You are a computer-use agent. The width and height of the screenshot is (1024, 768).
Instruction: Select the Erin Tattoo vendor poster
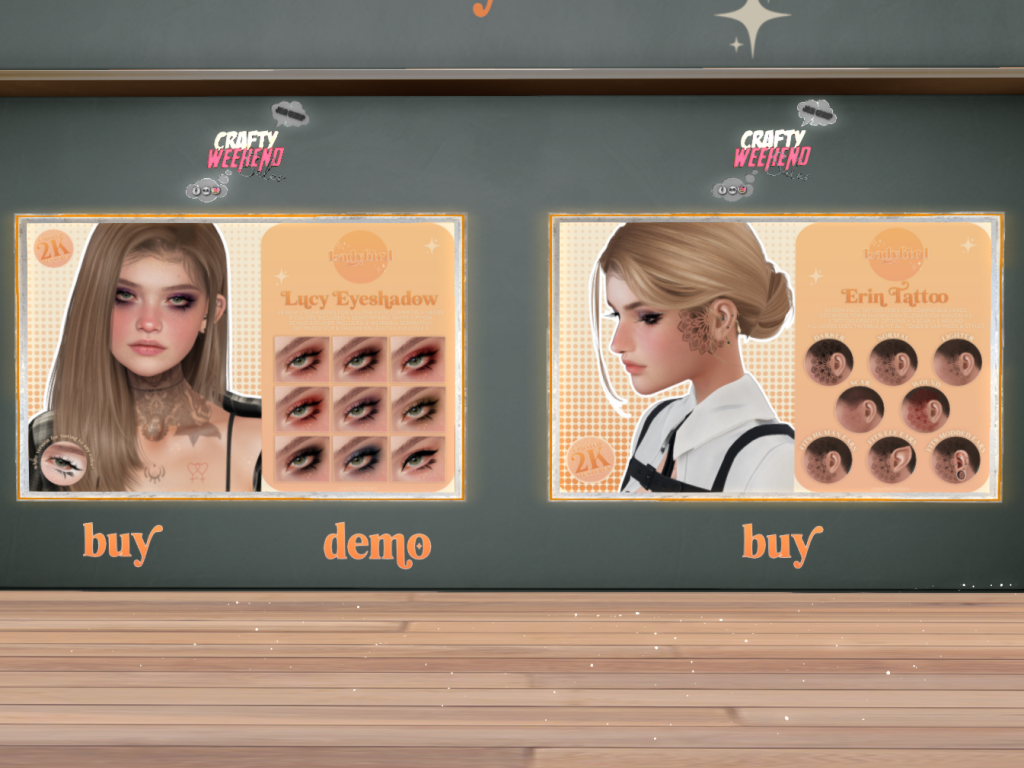click(x=775, y=356)
